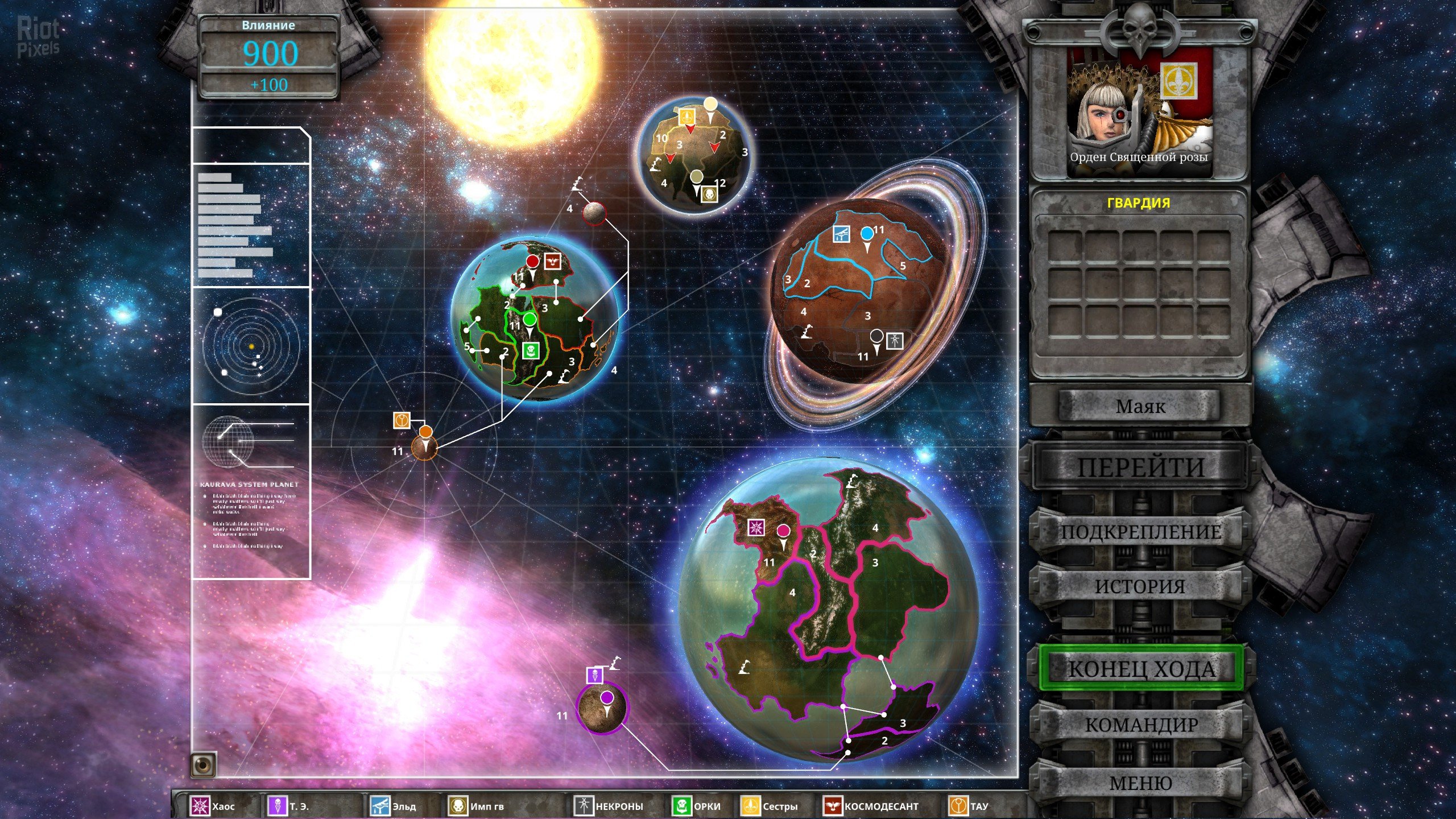Select the ОРКИ faction legend entry
Viewport: 1456px width, 819px height.
click(x=697, y=806)
